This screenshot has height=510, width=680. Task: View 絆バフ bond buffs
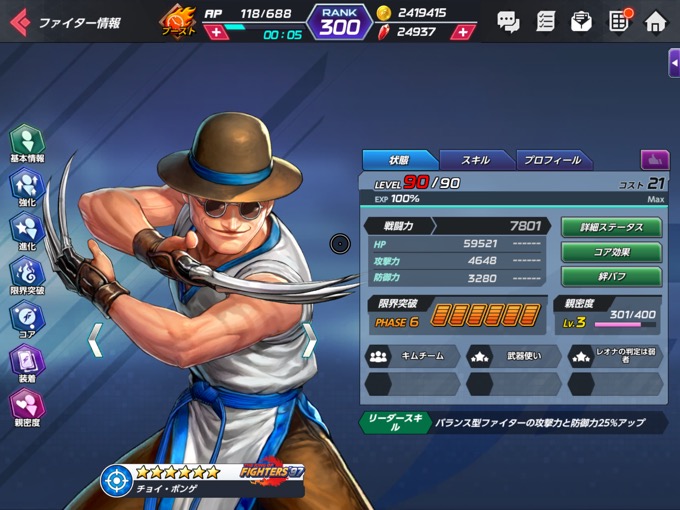coord(611,277)
